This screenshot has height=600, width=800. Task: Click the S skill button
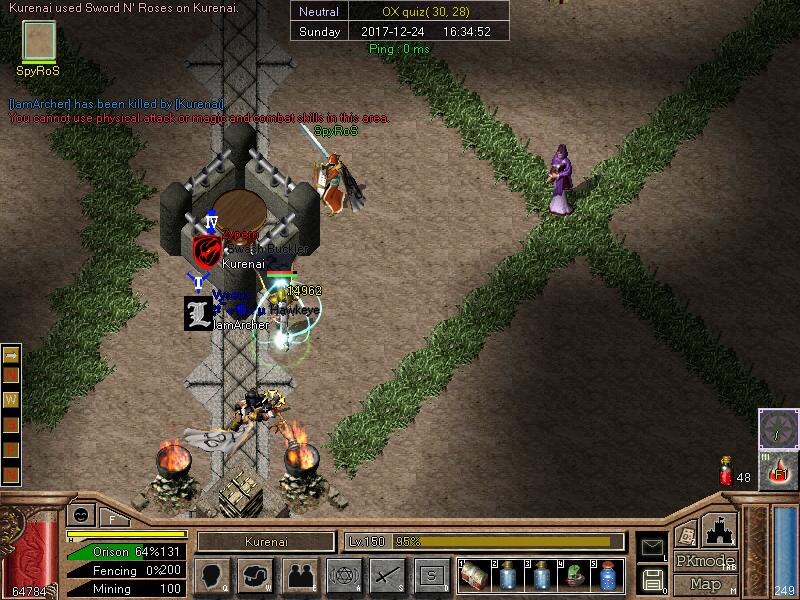point(431,575)
